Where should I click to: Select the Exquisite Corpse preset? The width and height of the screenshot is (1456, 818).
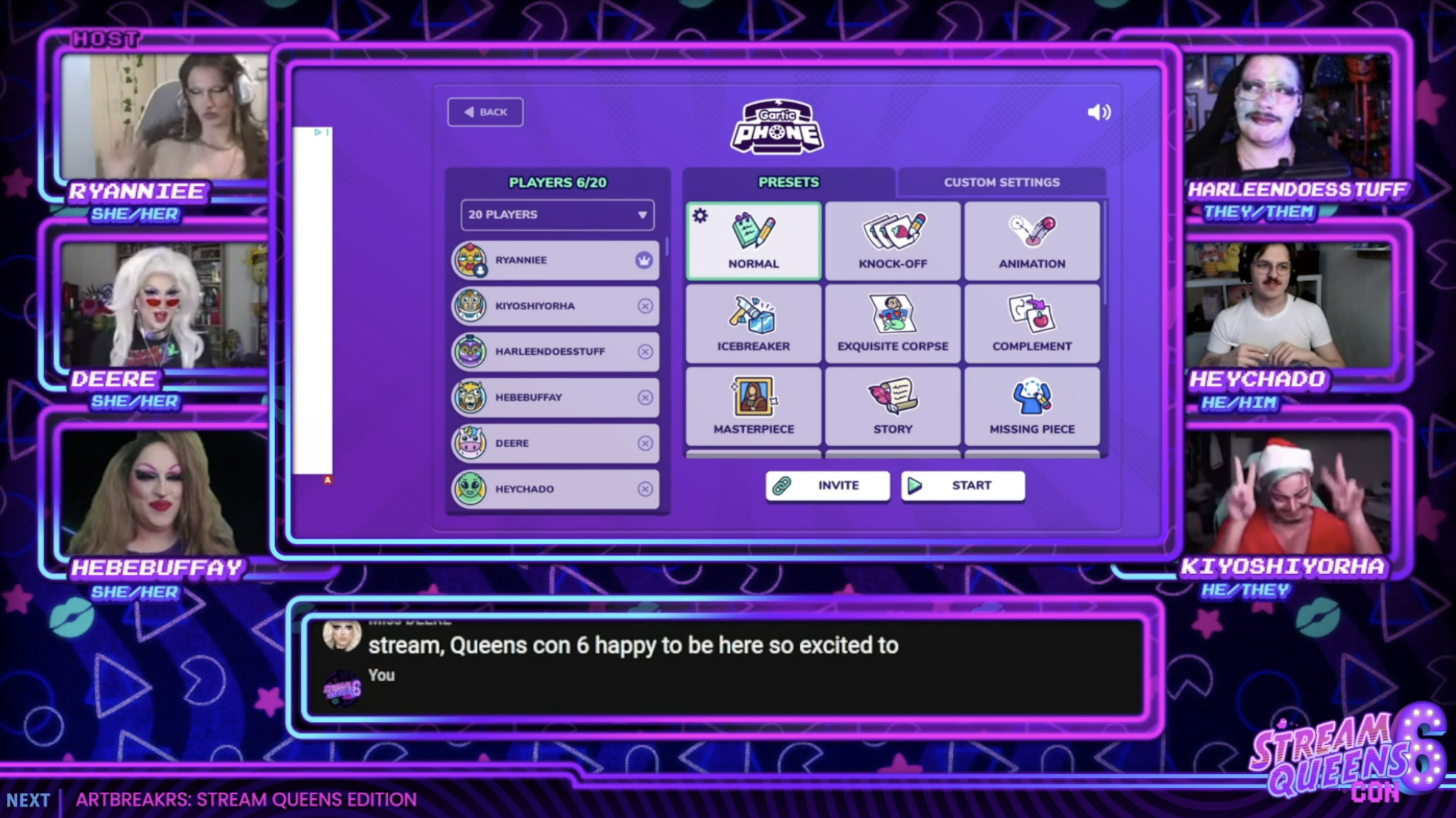coord(893,324)
